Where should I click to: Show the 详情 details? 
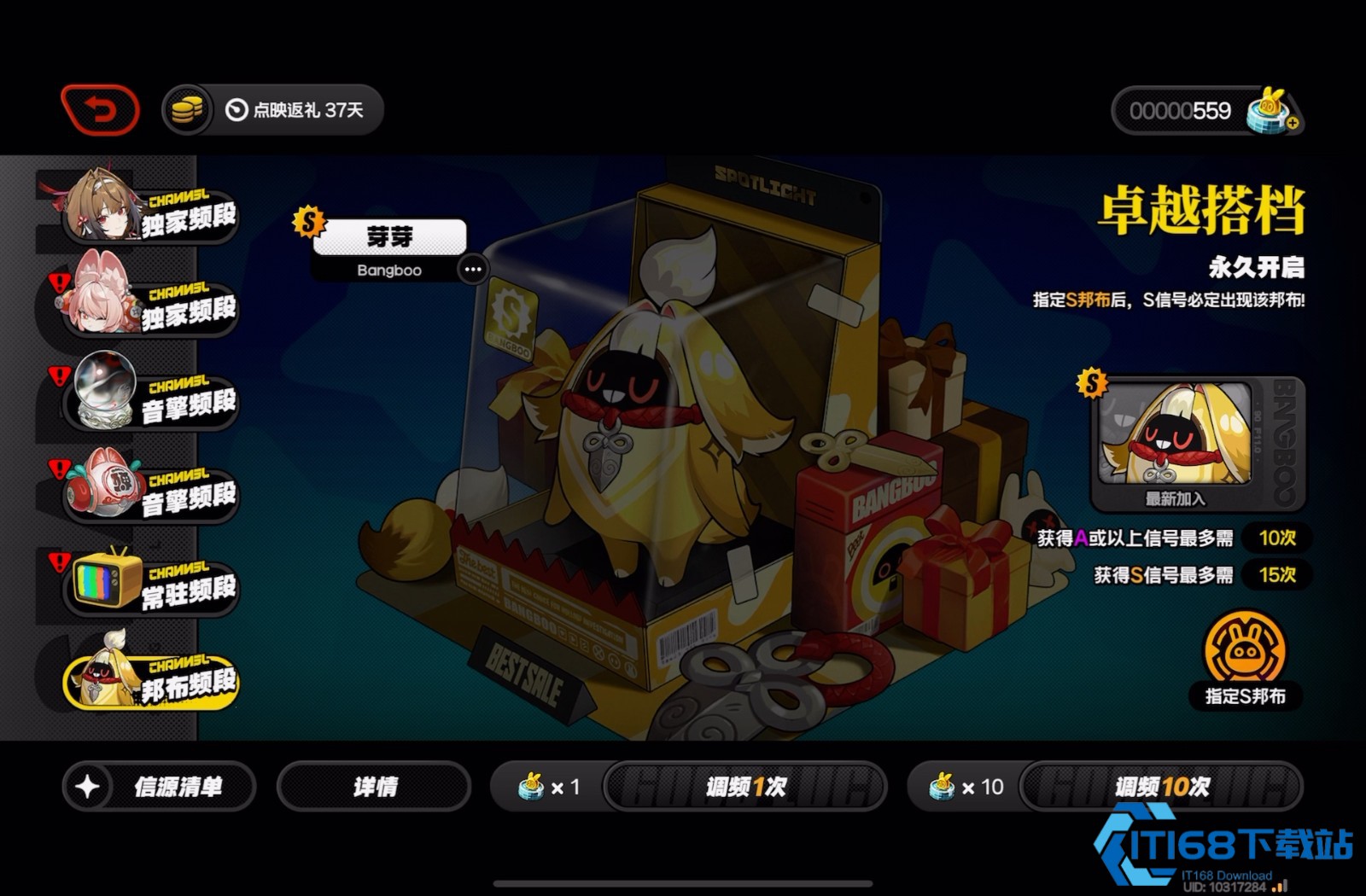pyautogui.click(x=374, y=786)
